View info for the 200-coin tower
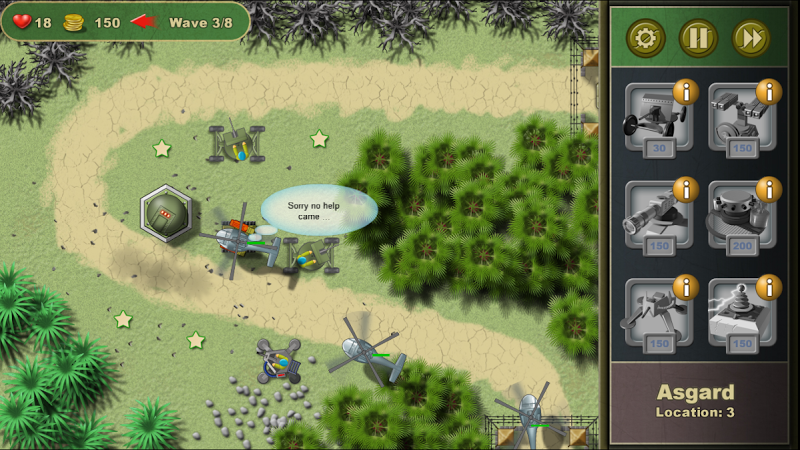 pos(769,189)
